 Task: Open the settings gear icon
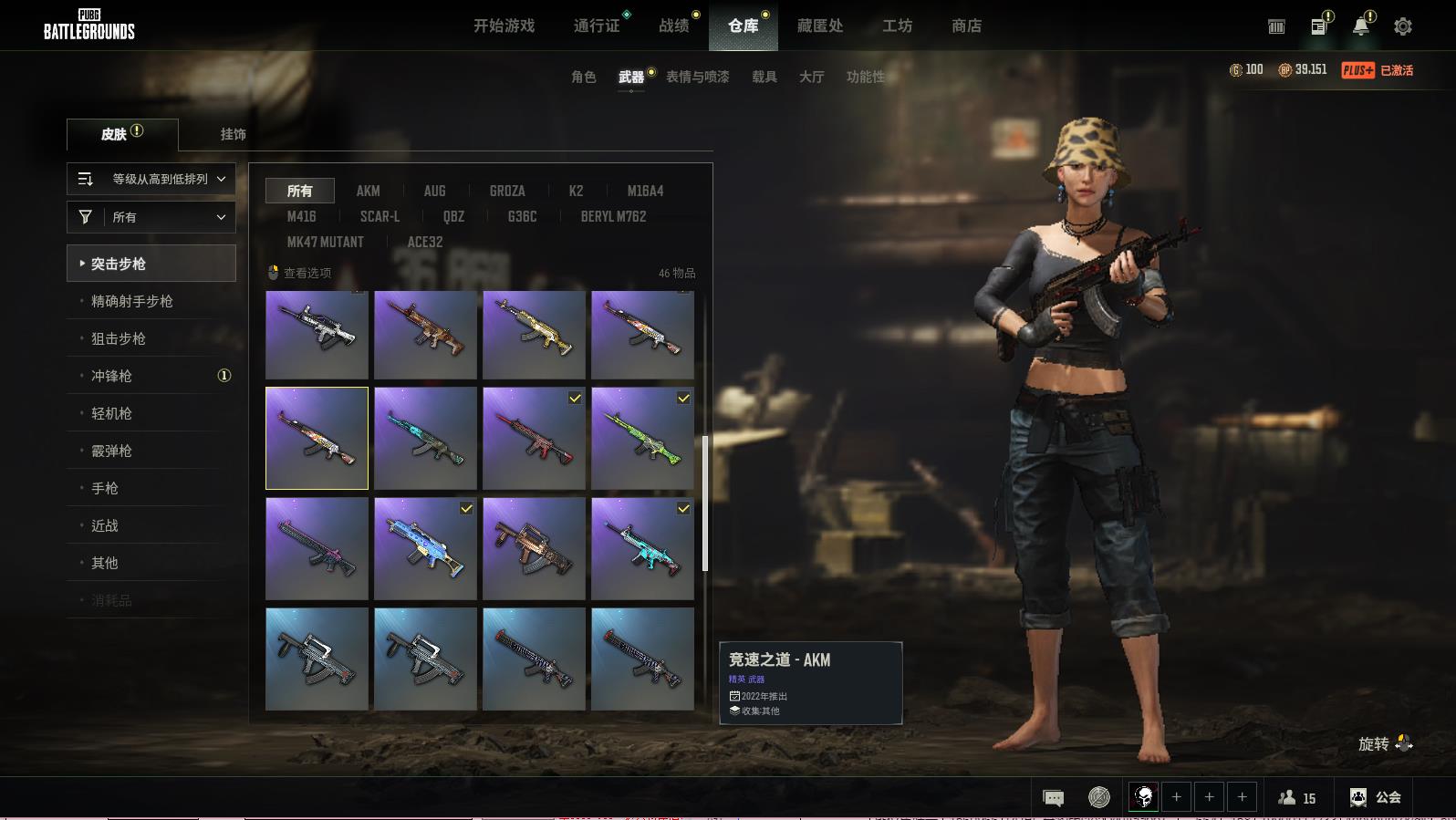1402,27
